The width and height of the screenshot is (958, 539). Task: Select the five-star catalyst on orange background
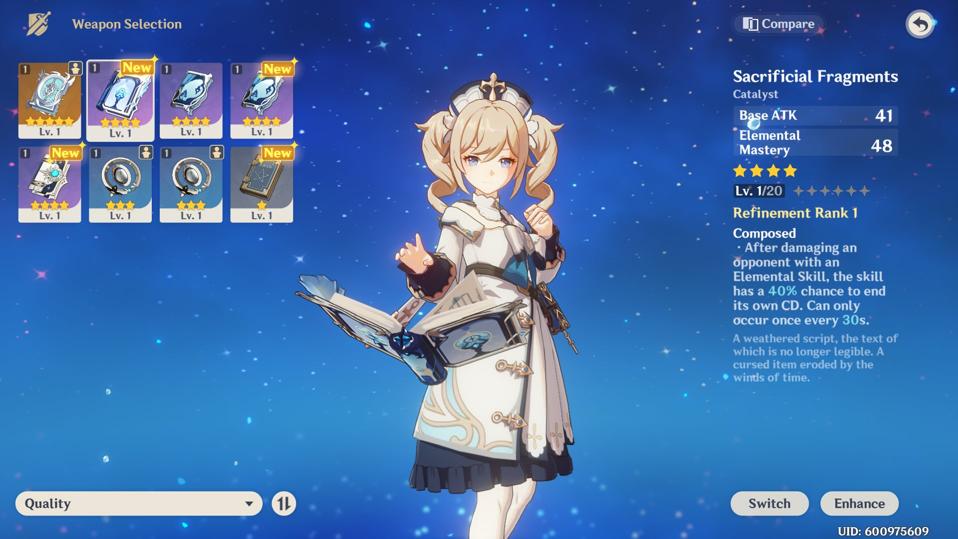click(x=50, y=99)
